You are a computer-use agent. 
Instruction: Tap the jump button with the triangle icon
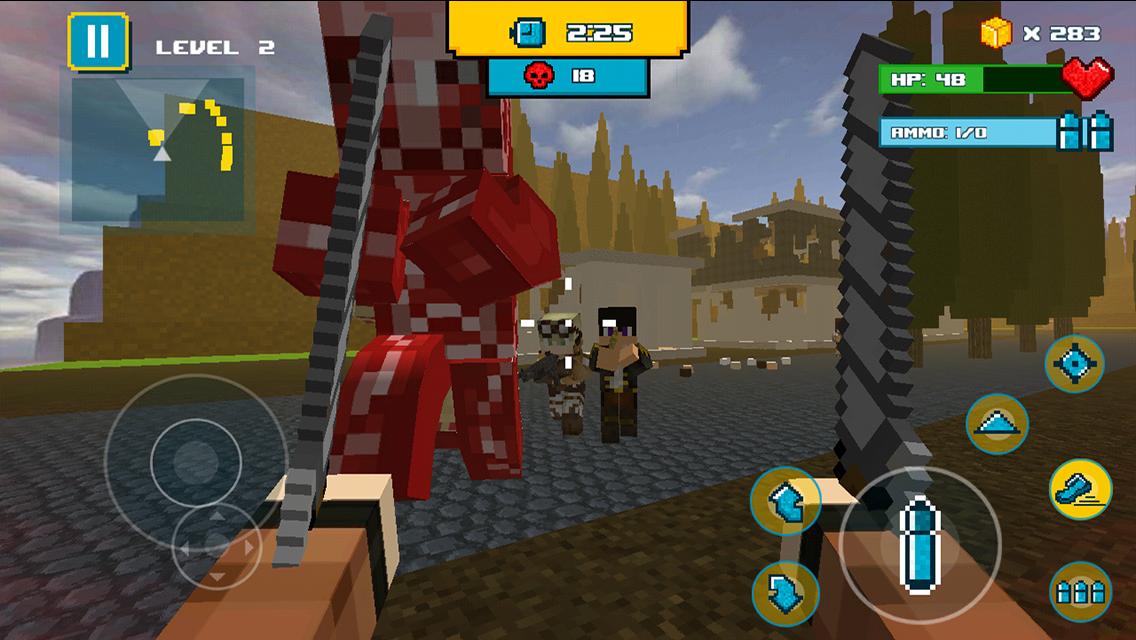[997, 424]
